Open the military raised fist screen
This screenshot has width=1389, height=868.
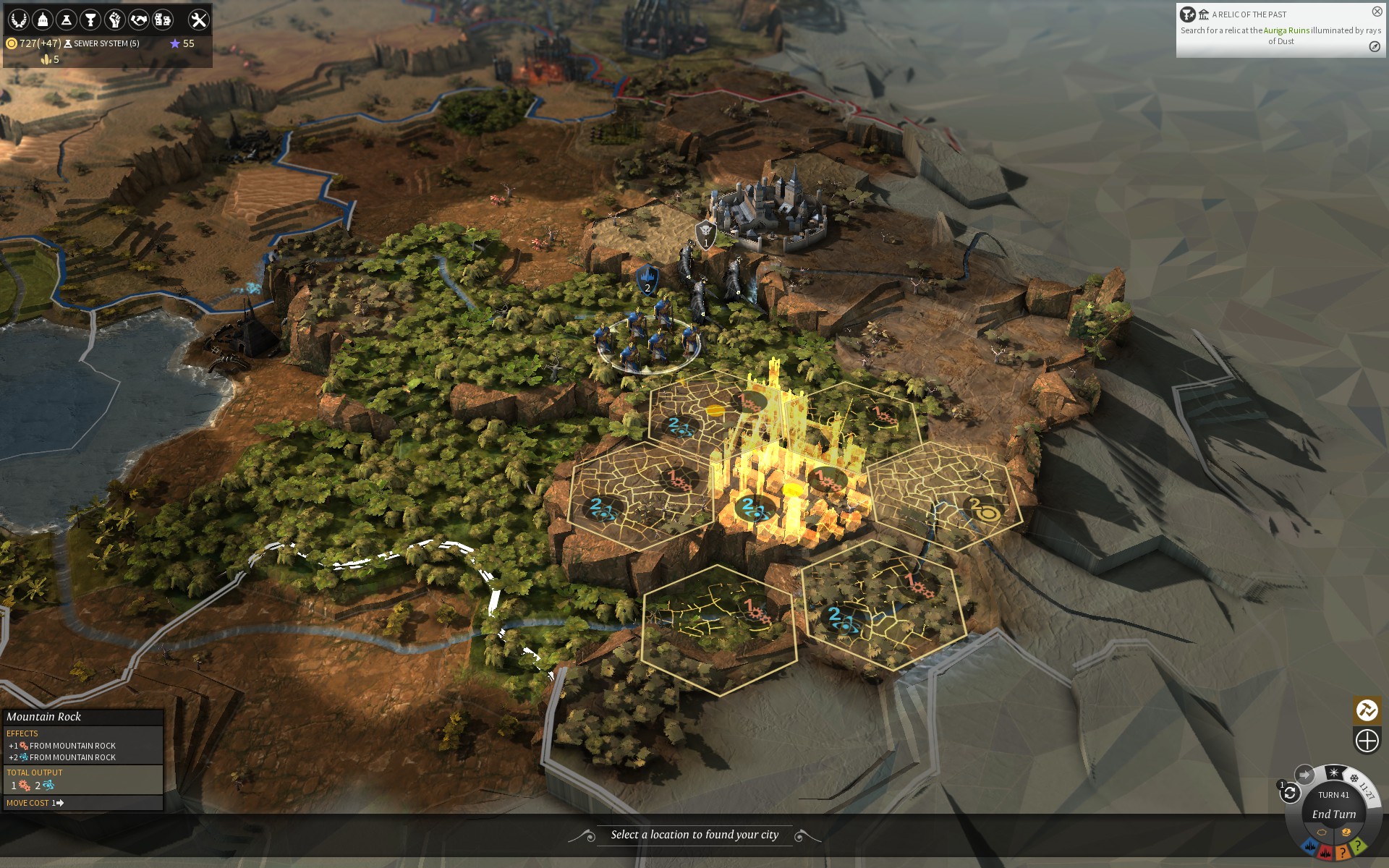[x=114, y=20]
